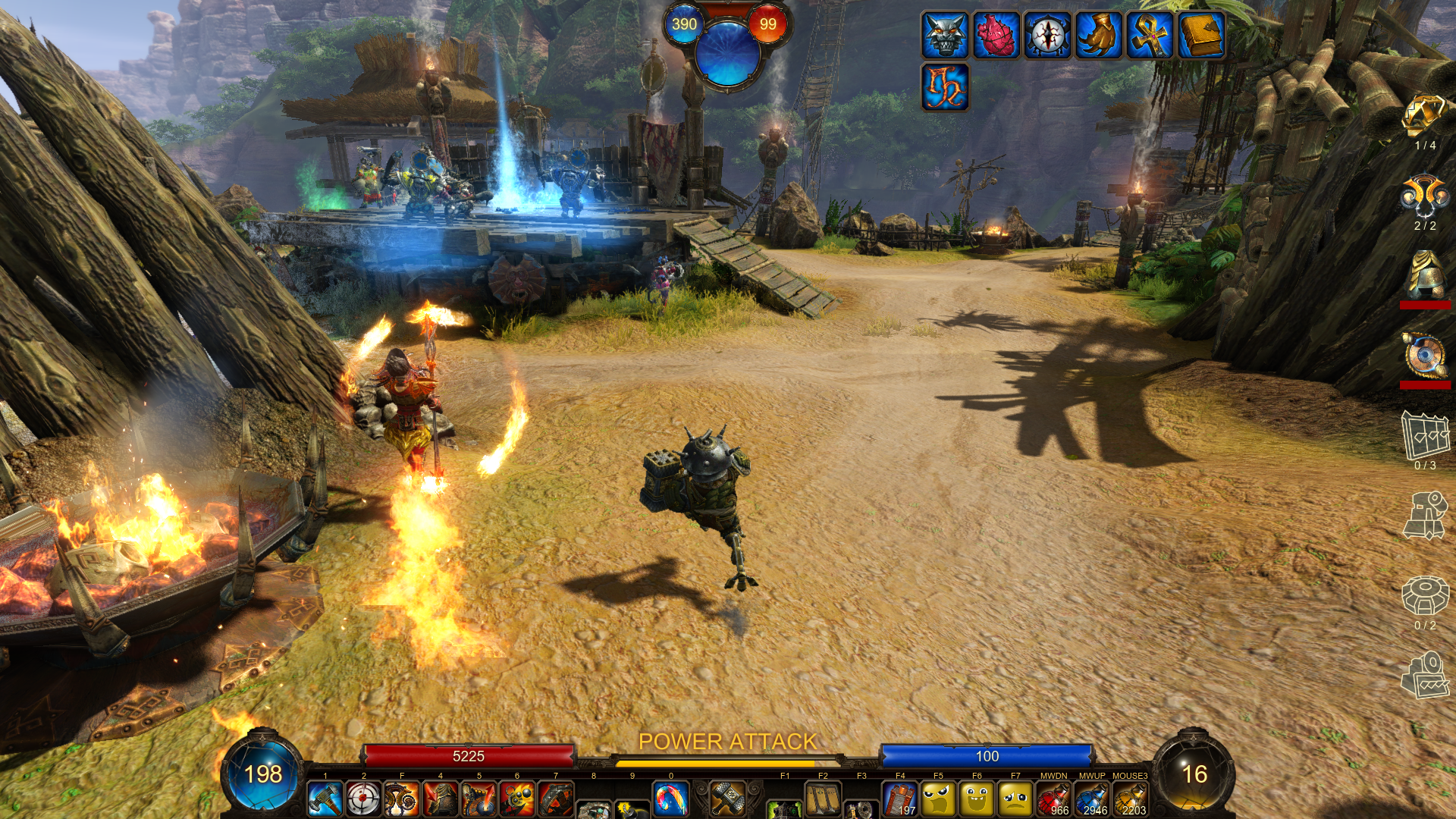Inspect the golden ankh buff icon
1456x819 pixels.
coord(1150,35)
